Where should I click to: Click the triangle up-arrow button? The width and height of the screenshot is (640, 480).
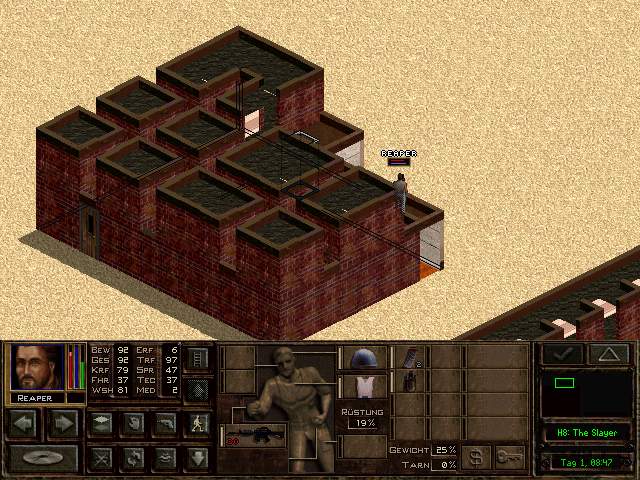609,354
